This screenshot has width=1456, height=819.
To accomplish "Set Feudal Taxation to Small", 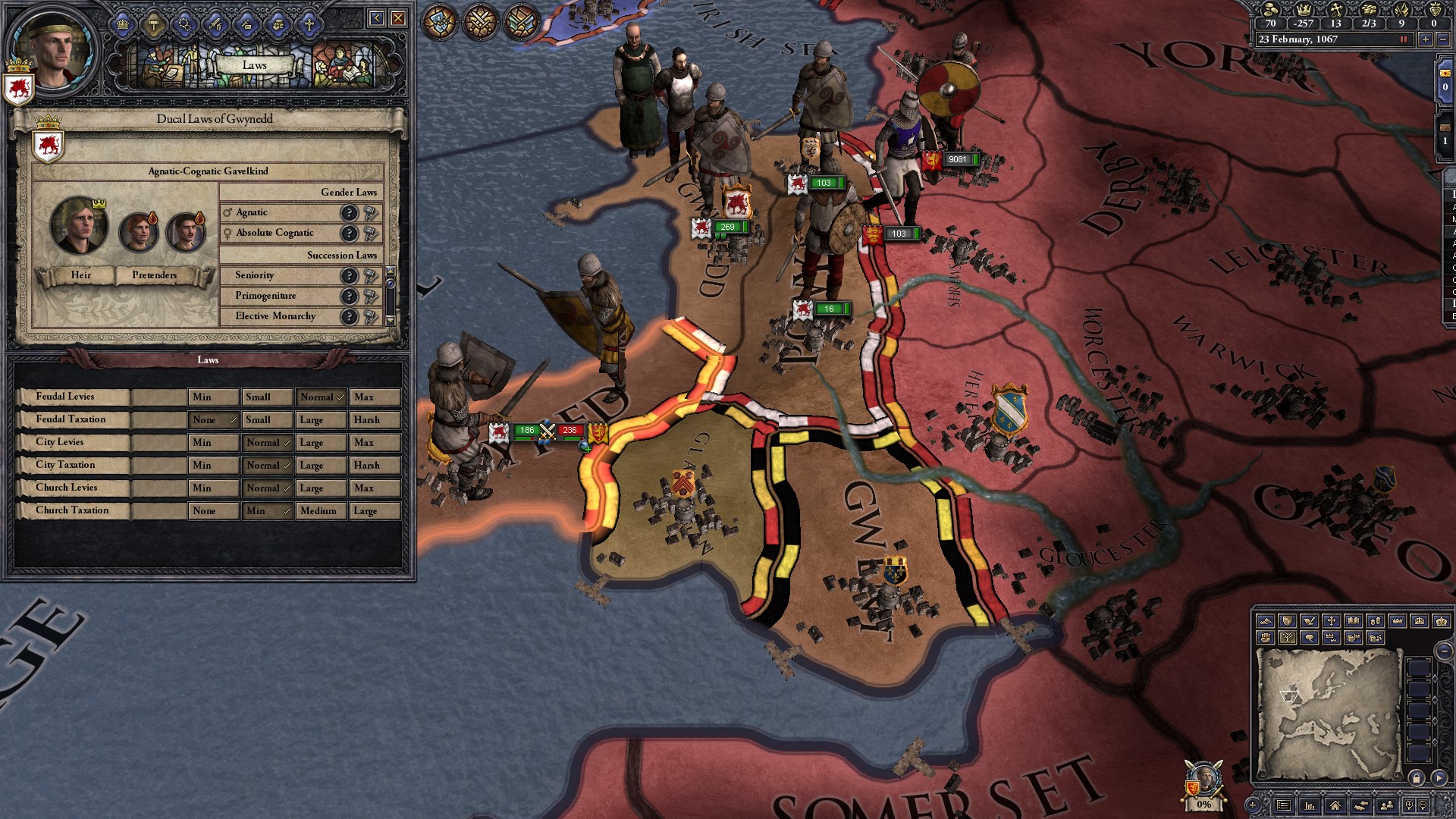I will click(x=266, y=420).
